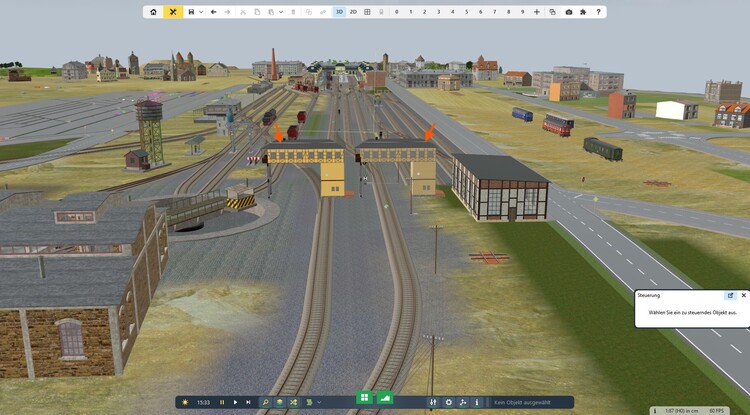Open the magnifier search tool
750x415 pixels.
pos(266,402)
